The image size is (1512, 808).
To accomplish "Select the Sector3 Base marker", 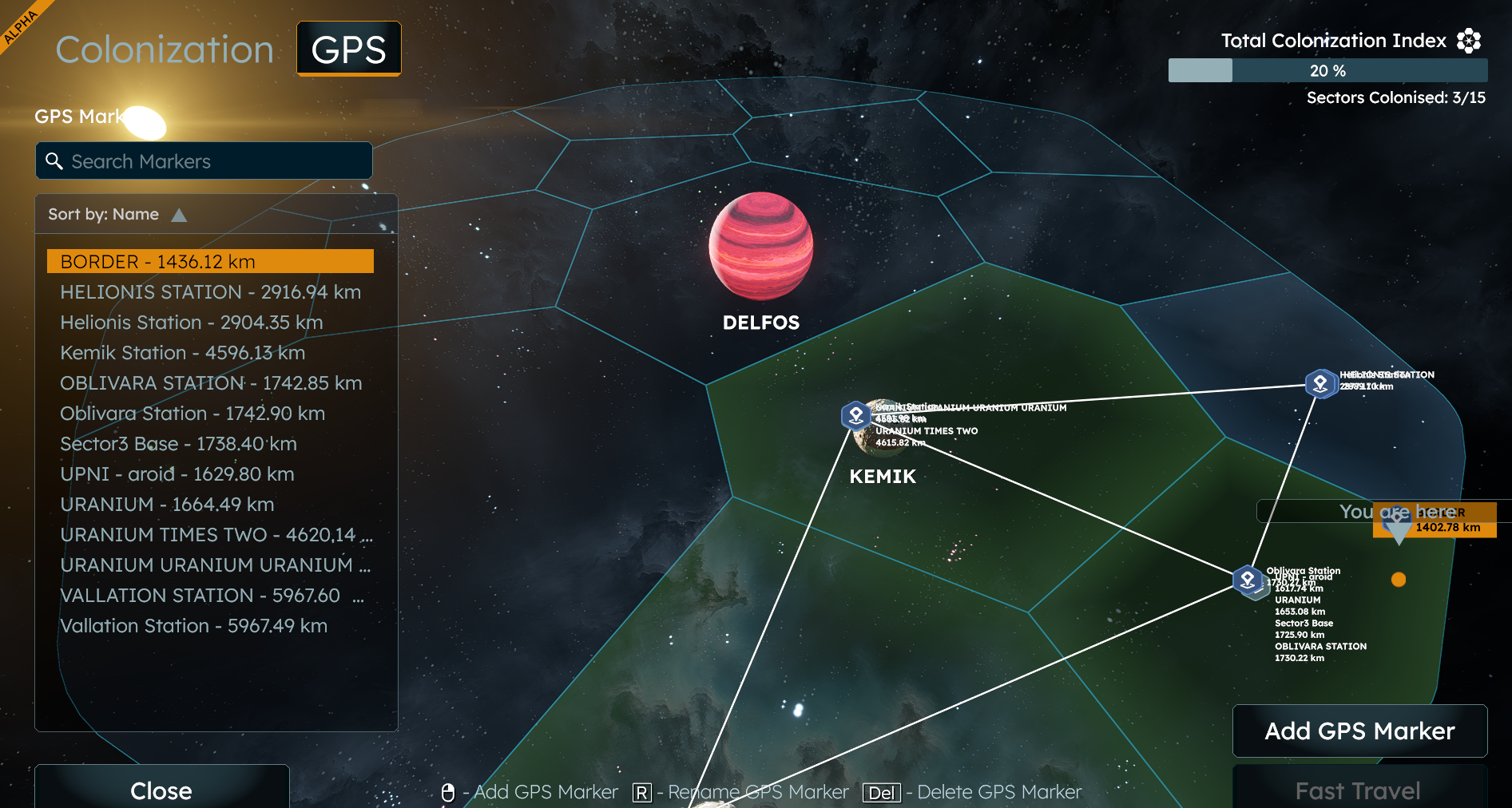I will coord(178,444).
